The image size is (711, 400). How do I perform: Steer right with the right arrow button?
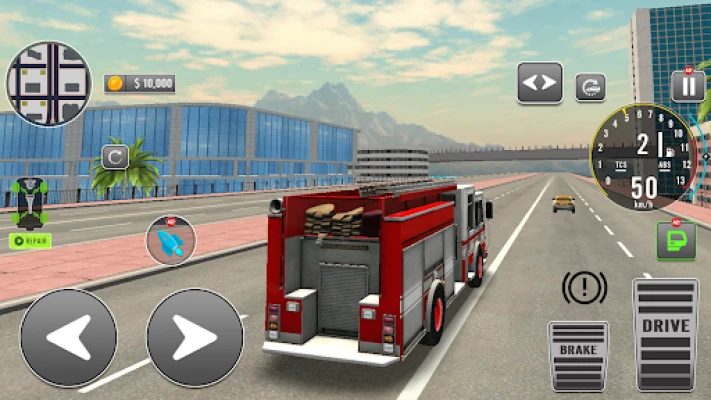pos(195,338)
